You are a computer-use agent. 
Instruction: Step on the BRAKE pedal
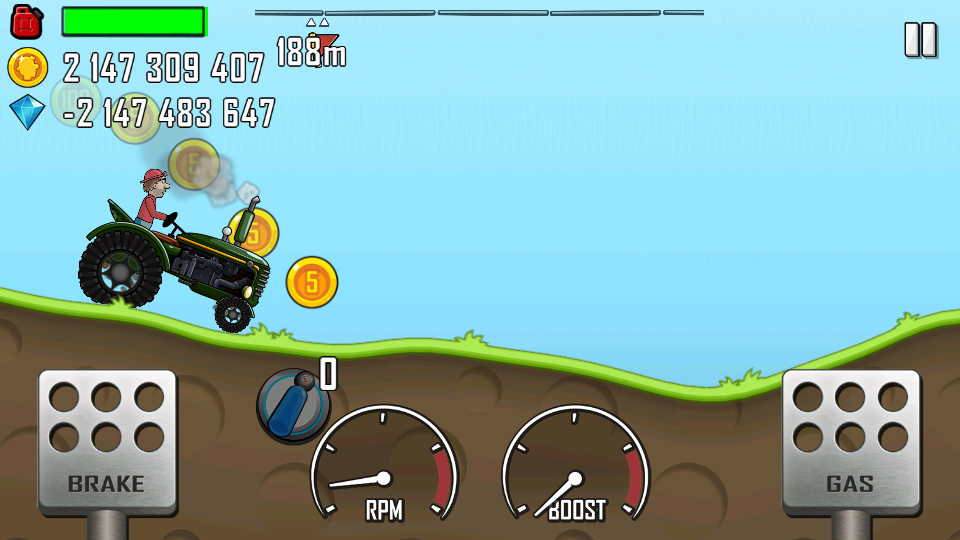click(107, 441)
